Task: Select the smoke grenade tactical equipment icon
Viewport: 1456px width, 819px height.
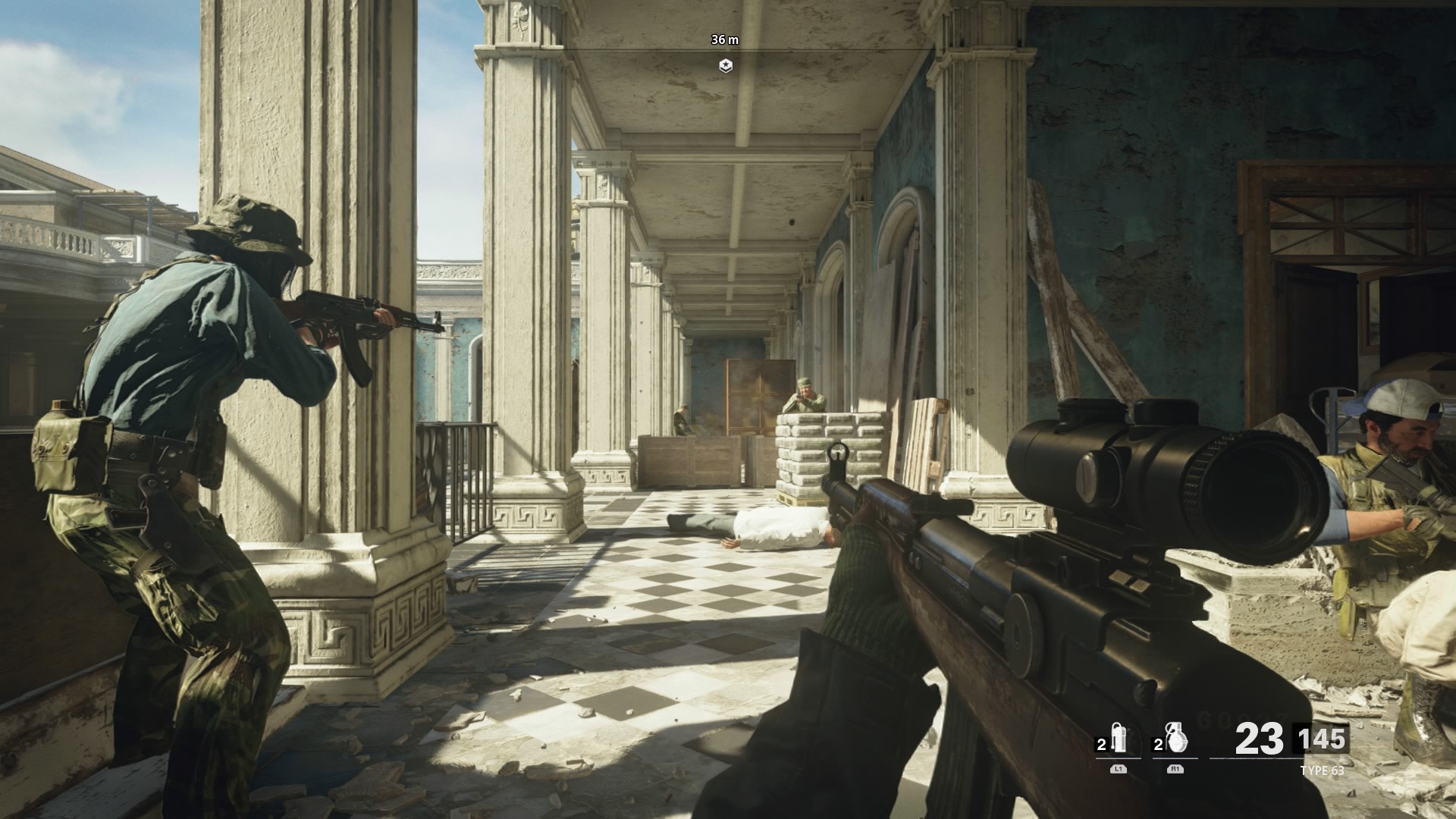Action: point(1119,738)
